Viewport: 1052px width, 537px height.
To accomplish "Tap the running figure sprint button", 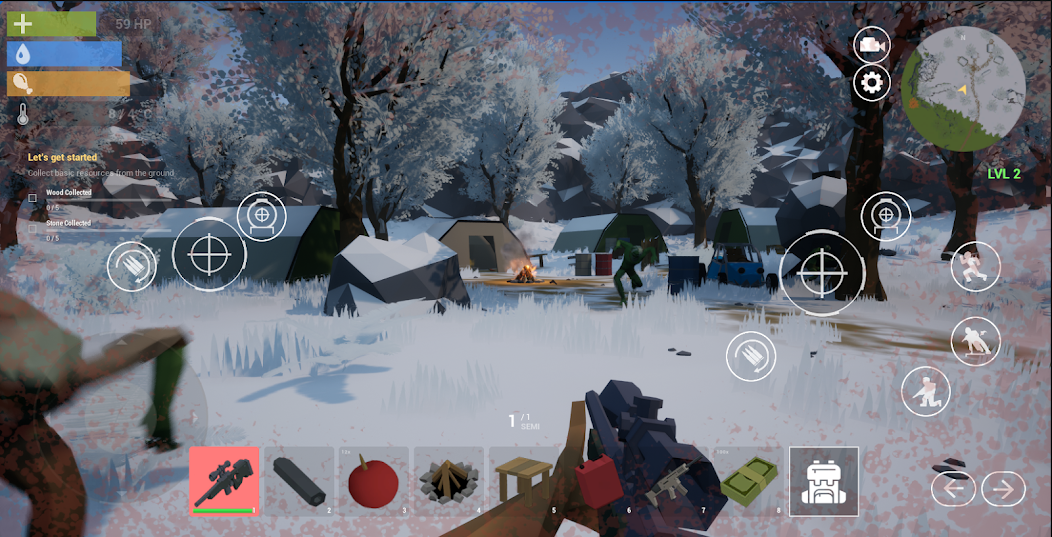I will coord(975,267).
